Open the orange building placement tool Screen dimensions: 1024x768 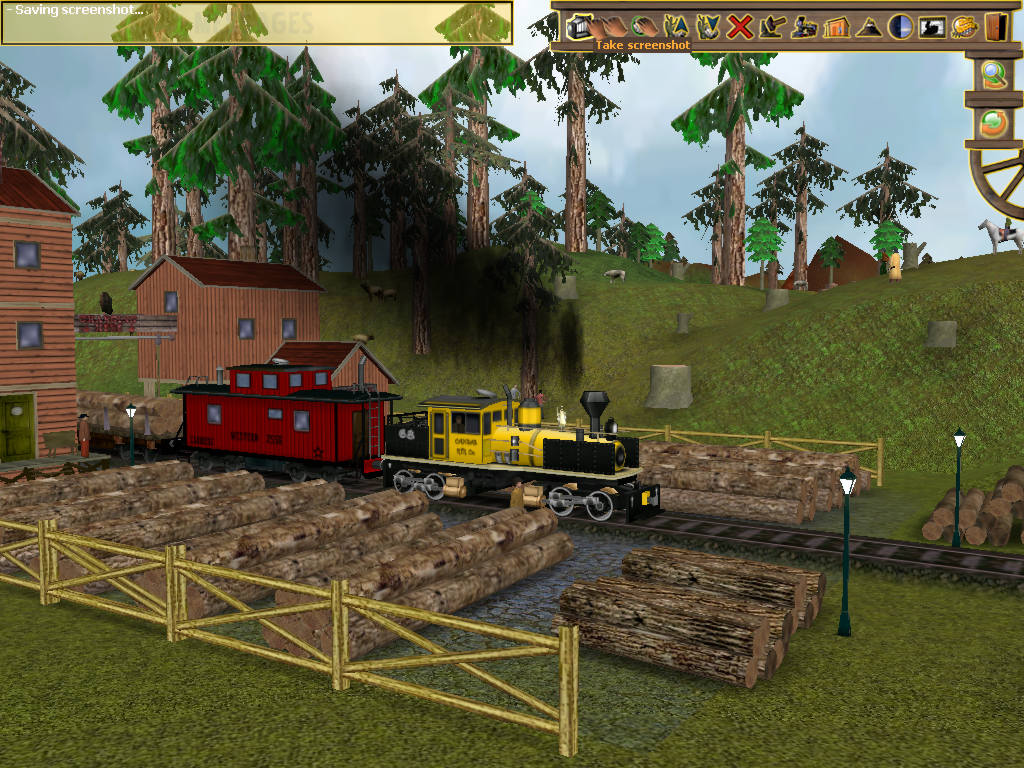coord(835,27)
